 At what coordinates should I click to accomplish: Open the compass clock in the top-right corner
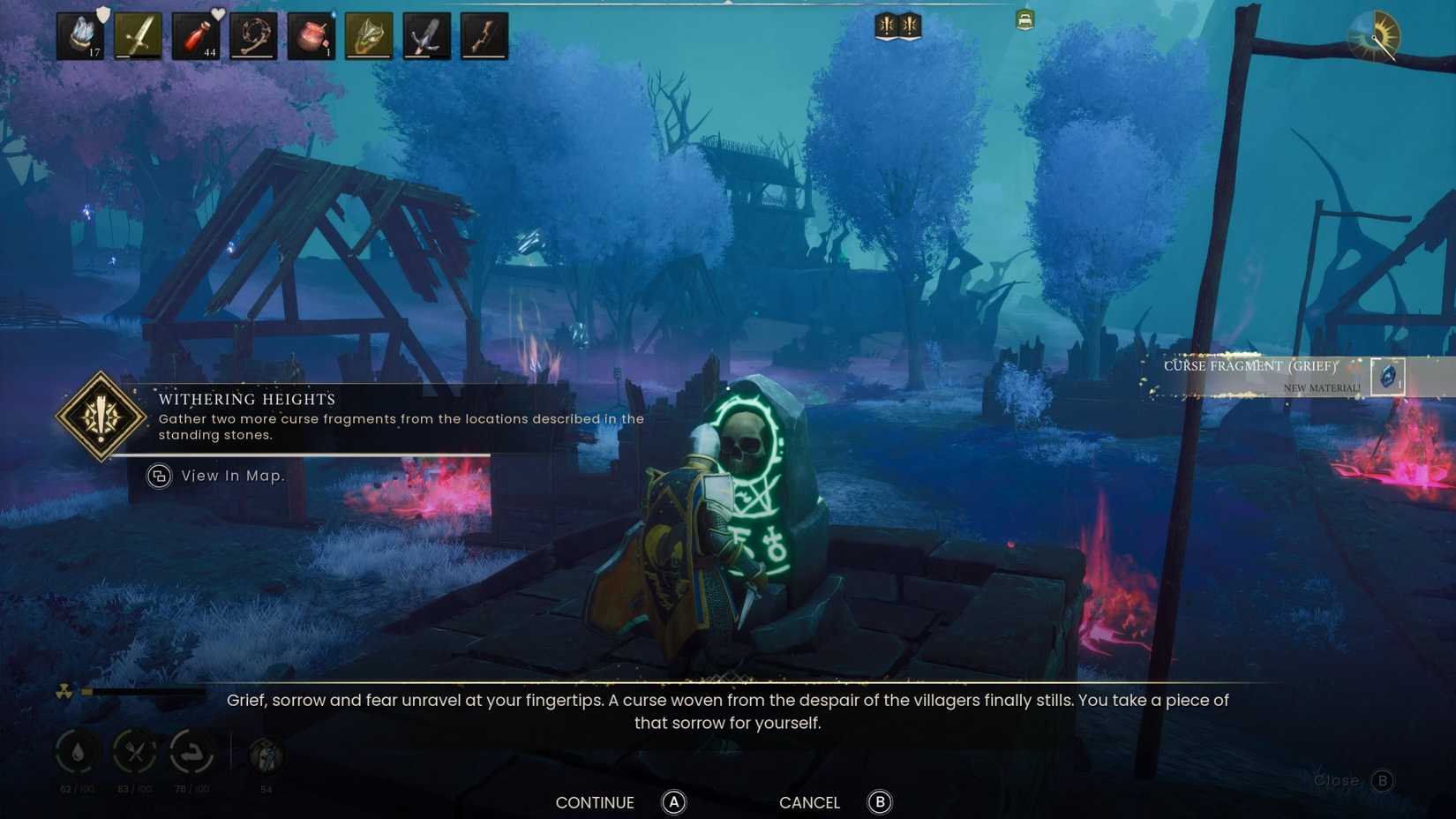(x=1375, y=35)
